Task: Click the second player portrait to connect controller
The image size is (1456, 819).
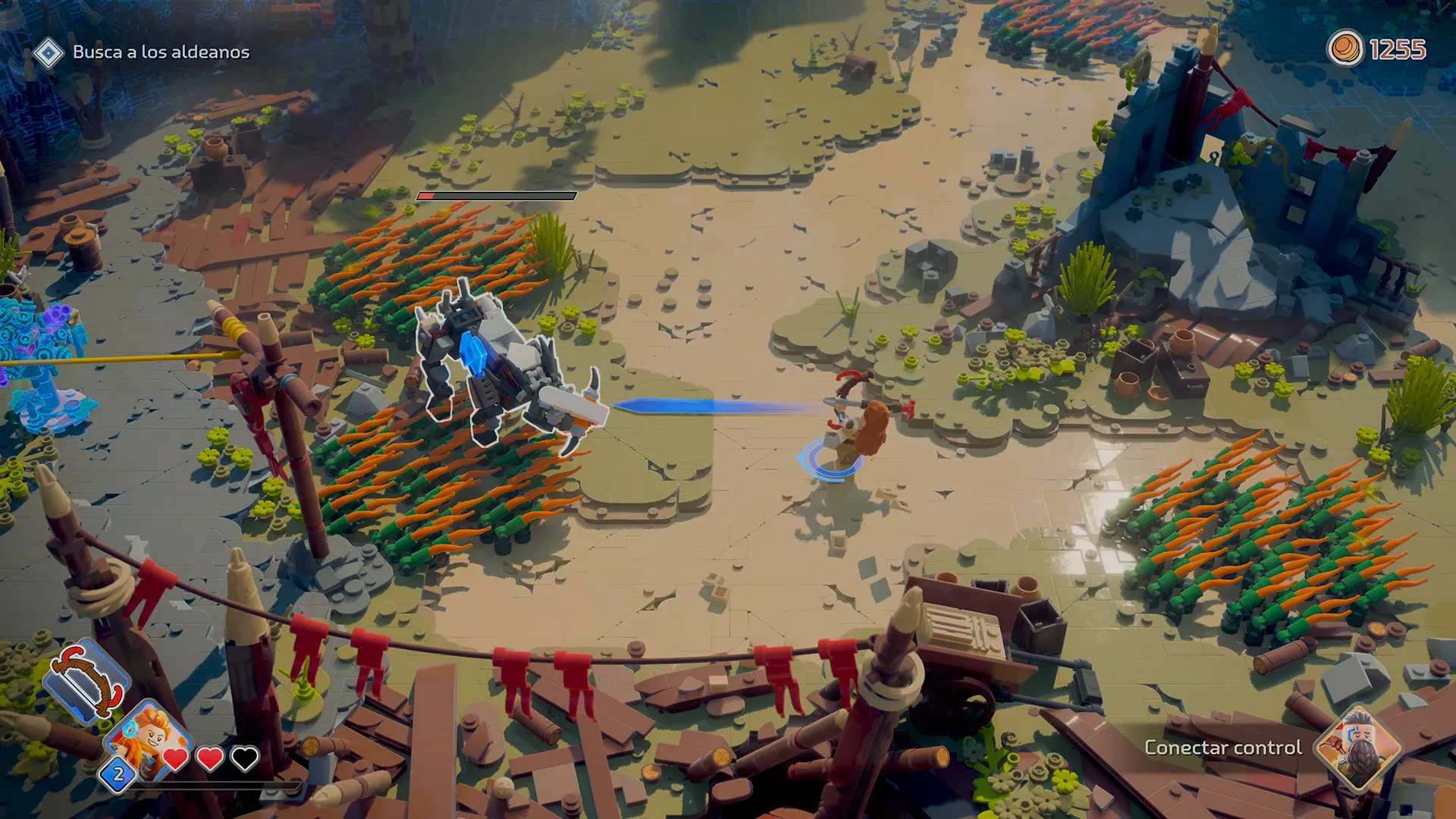Action: [x=1357, y=747]
